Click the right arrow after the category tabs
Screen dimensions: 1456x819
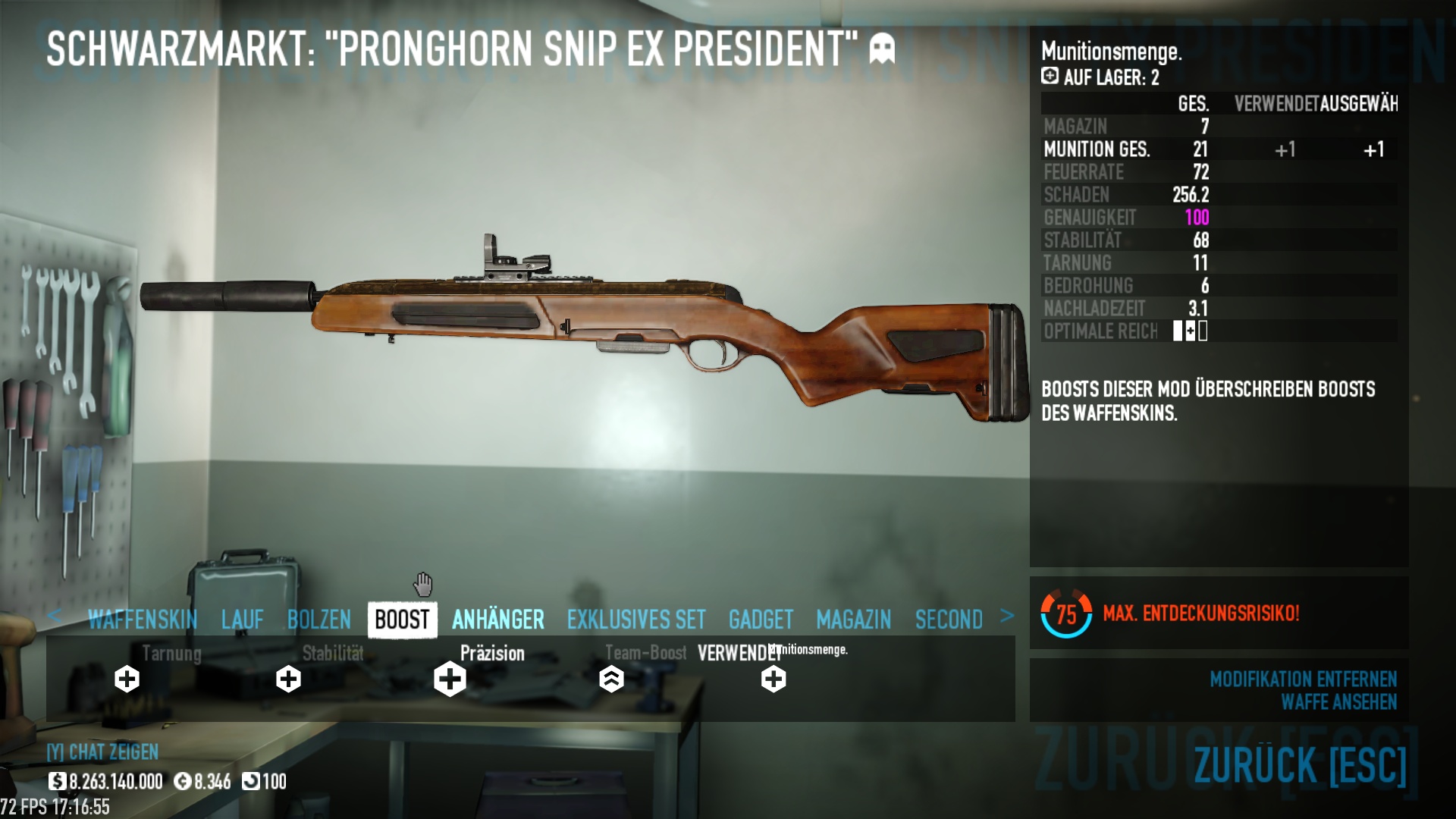coord(1007,616)
